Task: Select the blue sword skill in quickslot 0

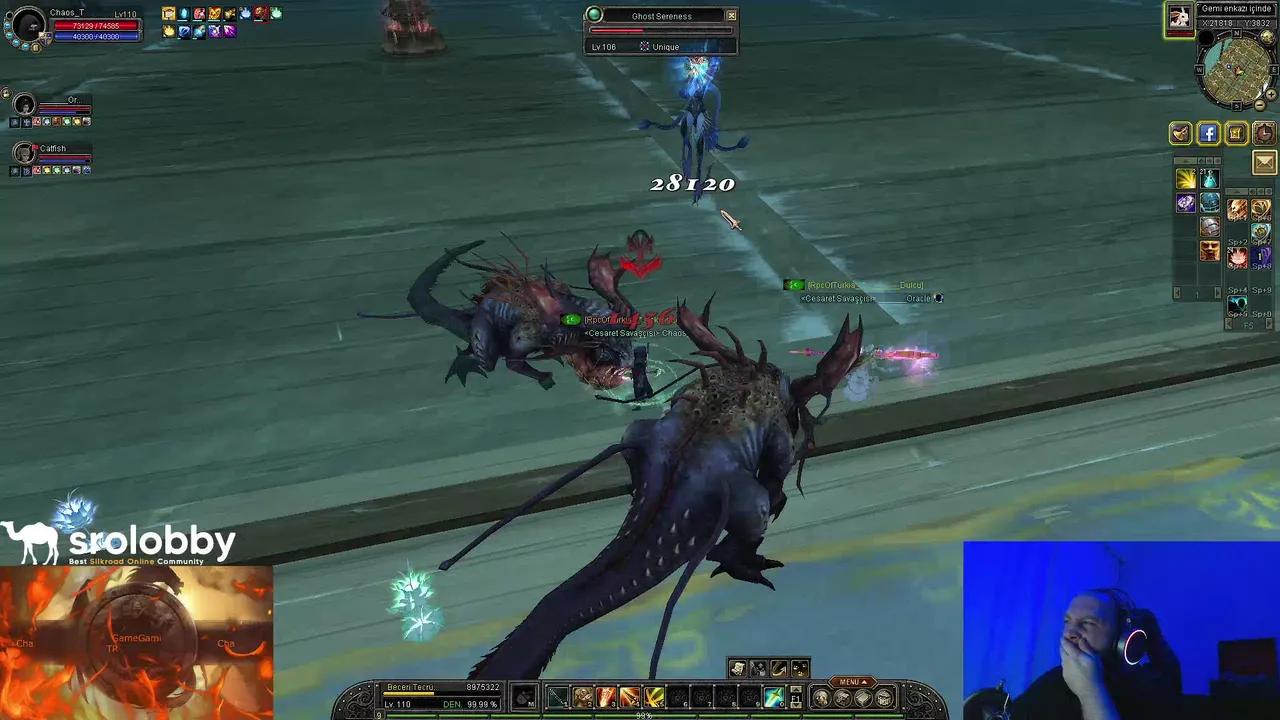Action: (772, 699)
